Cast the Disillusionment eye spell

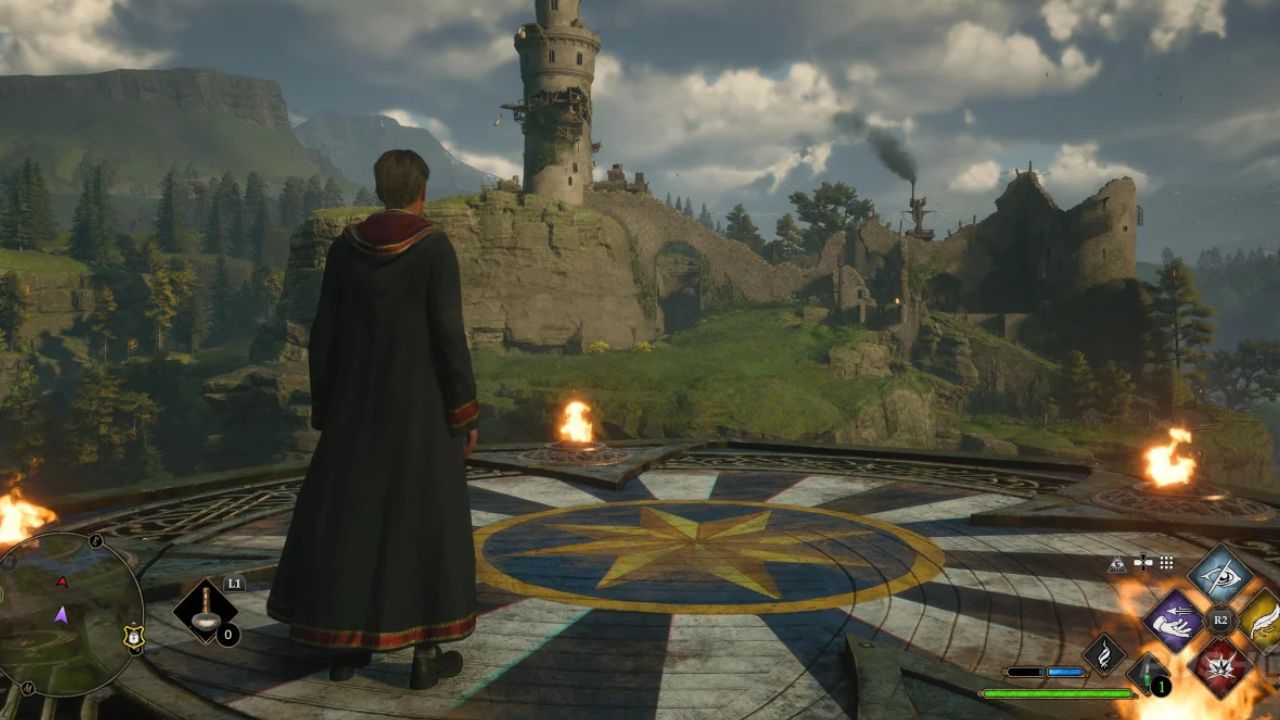[x=1219, y=574]
